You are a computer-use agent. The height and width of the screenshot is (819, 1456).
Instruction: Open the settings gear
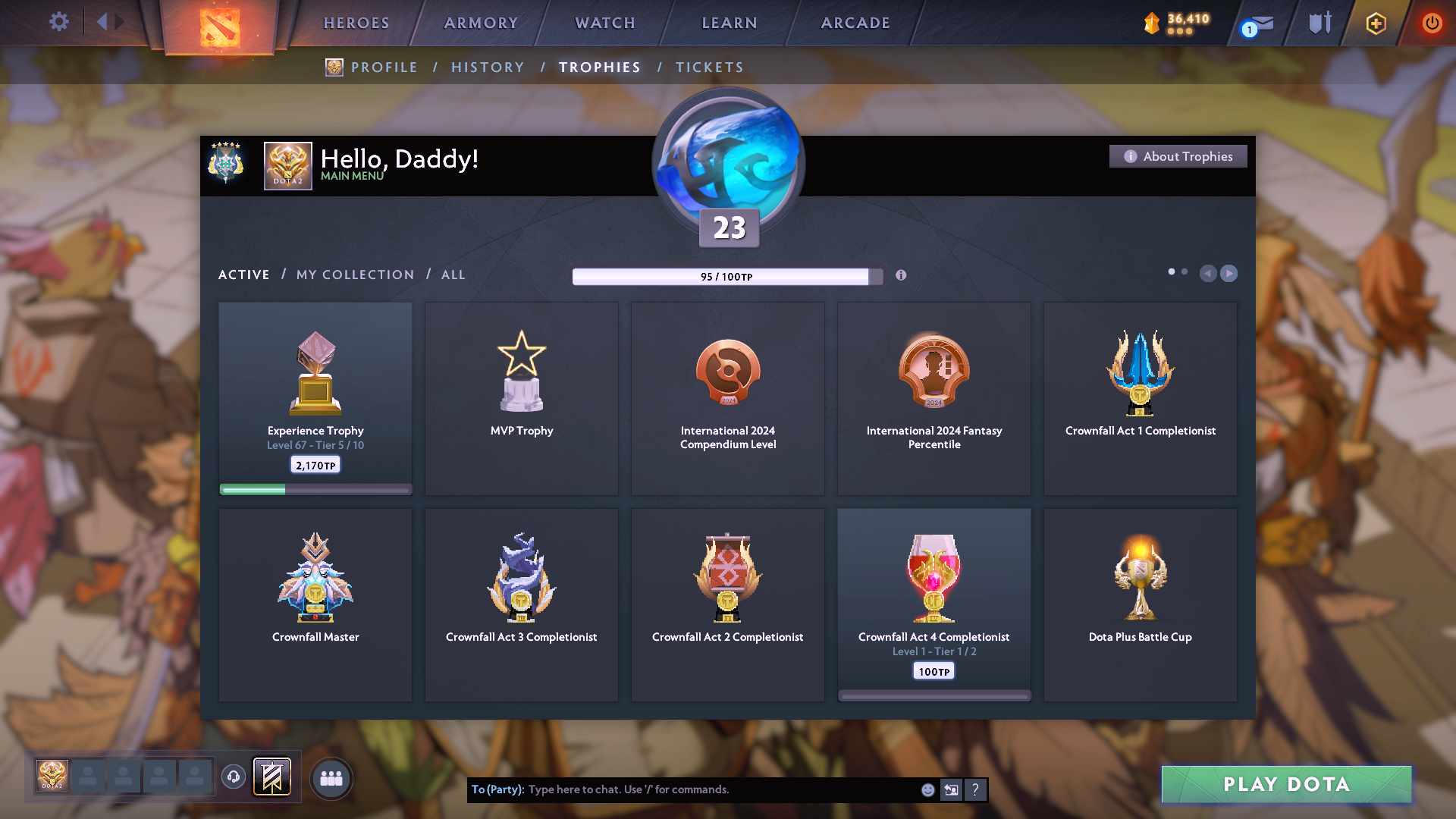click(59, 22)
